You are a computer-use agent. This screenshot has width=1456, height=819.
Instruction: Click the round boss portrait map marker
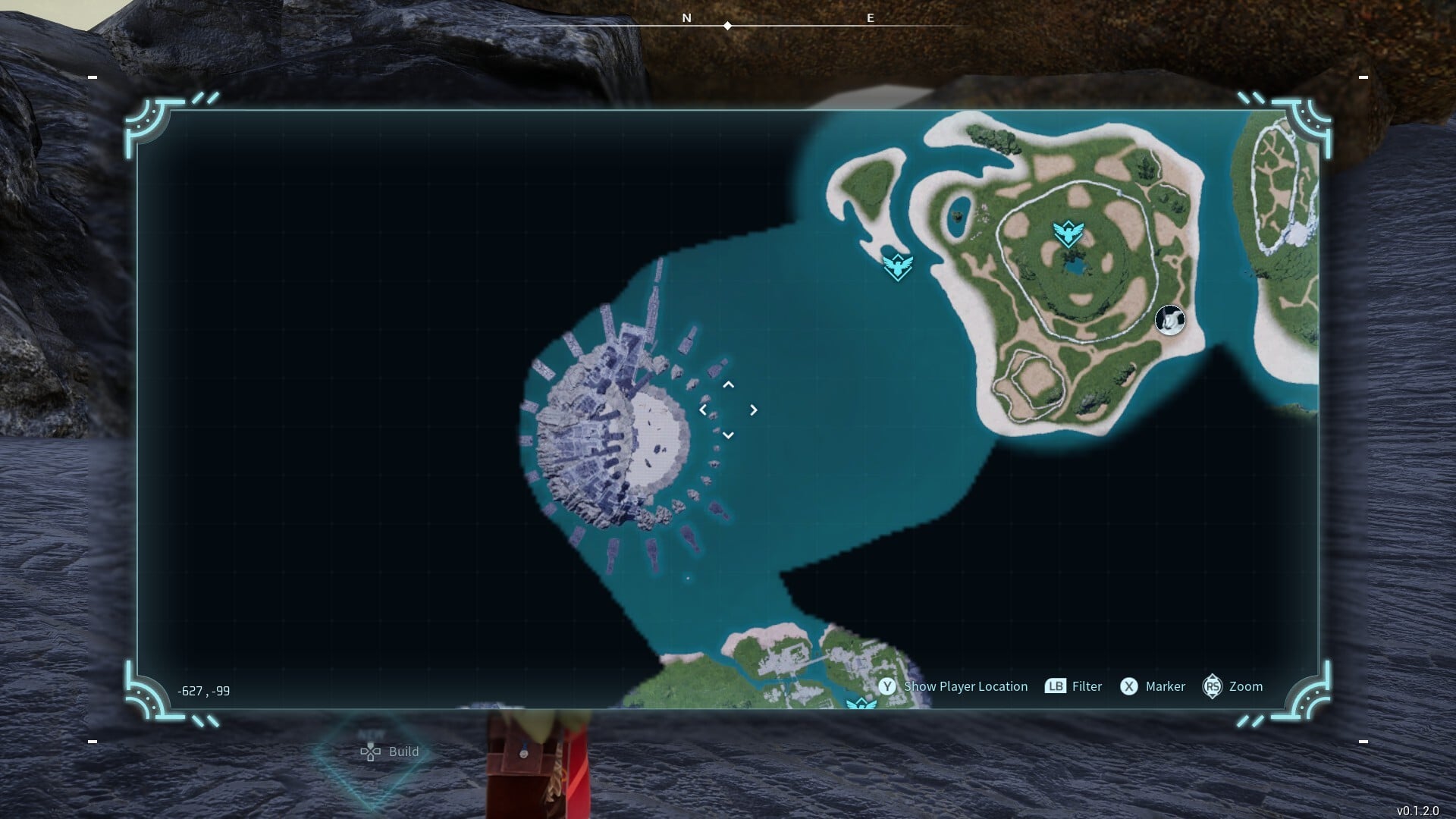click(1169, 320)
